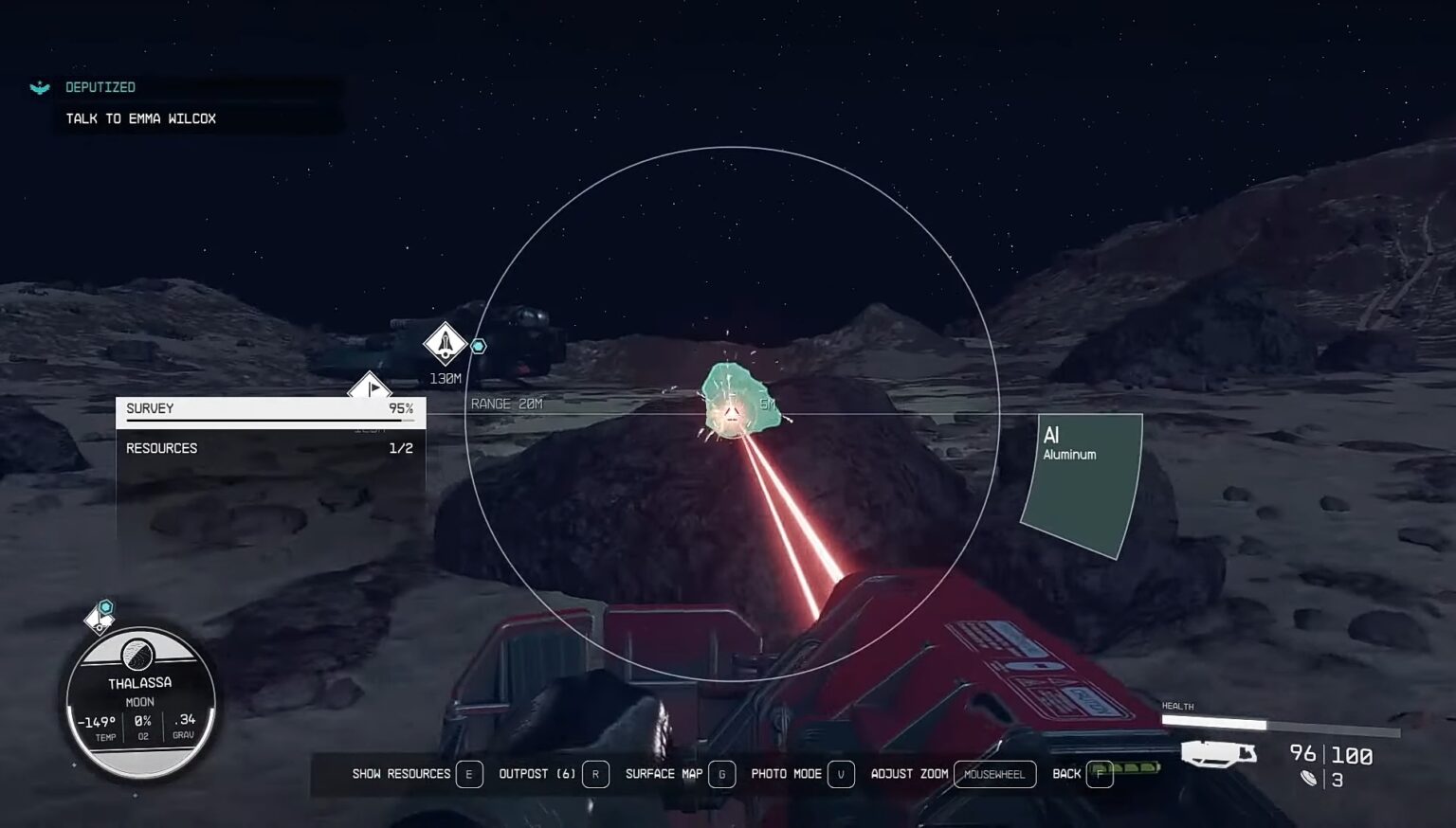Screen dimensions: 1456x828
Task: Click the outpost flag marker icon
Action: pos(372,387)
